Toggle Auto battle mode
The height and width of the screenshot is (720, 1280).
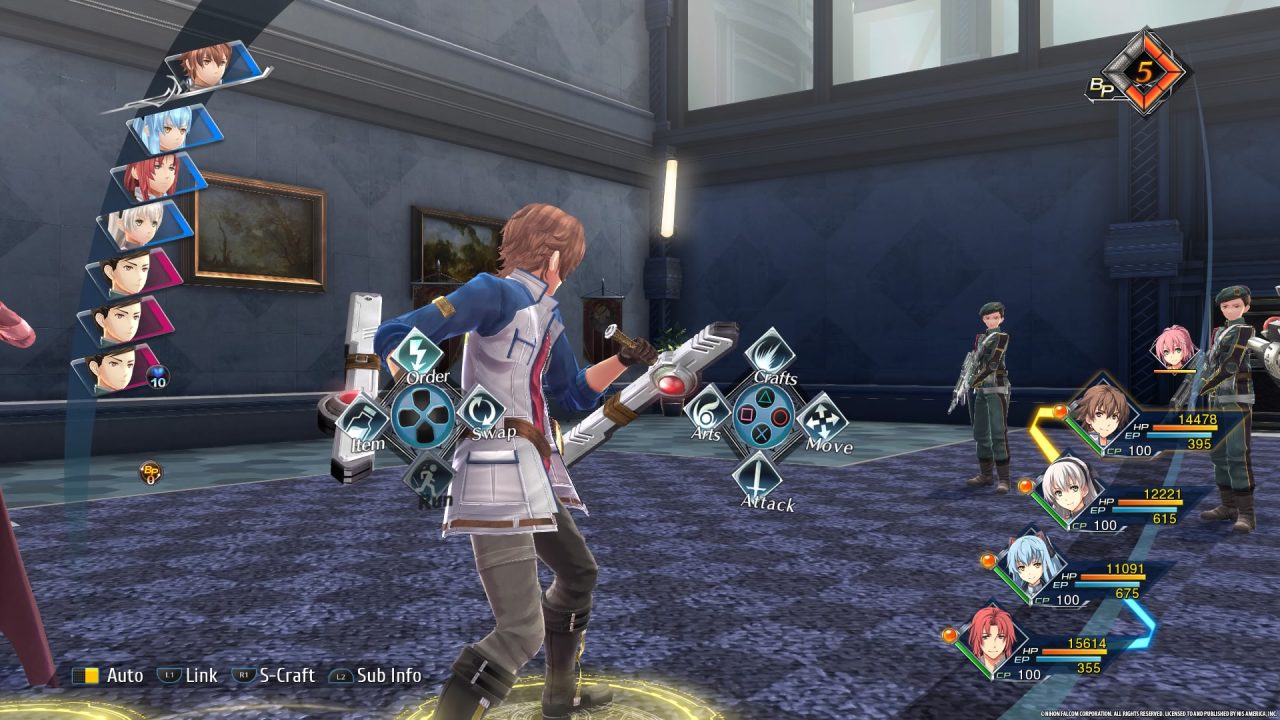click(x=108, y=676)
